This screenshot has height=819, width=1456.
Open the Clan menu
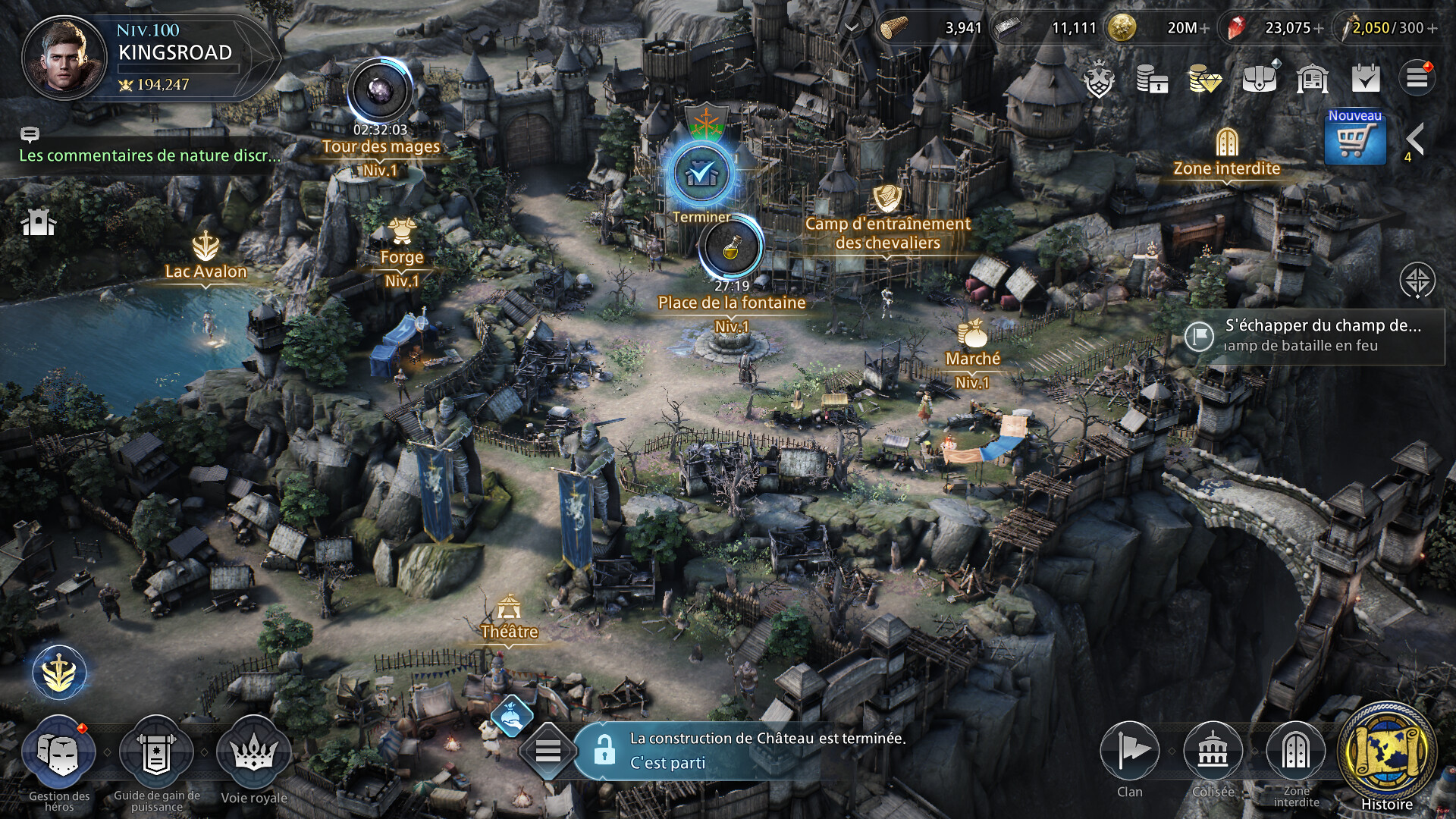[x=1129, y=752]
